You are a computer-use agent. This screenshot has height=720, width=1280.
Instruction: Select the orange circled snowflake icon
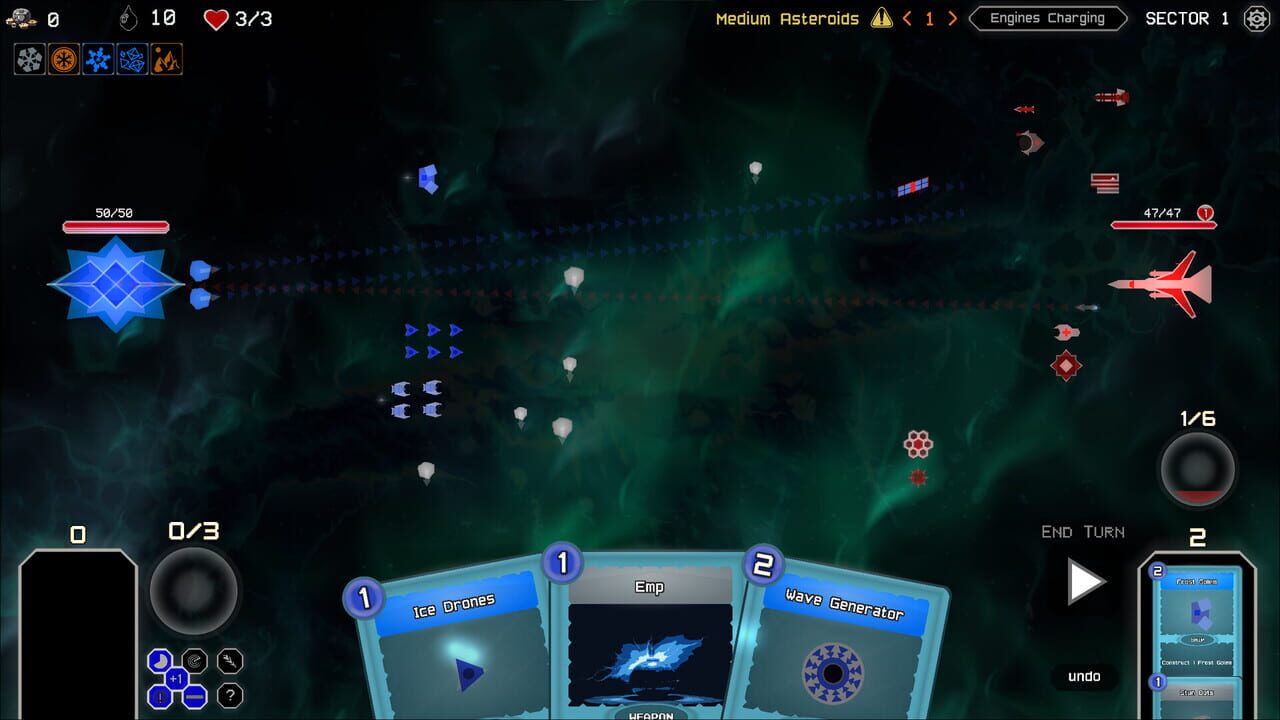62,60
